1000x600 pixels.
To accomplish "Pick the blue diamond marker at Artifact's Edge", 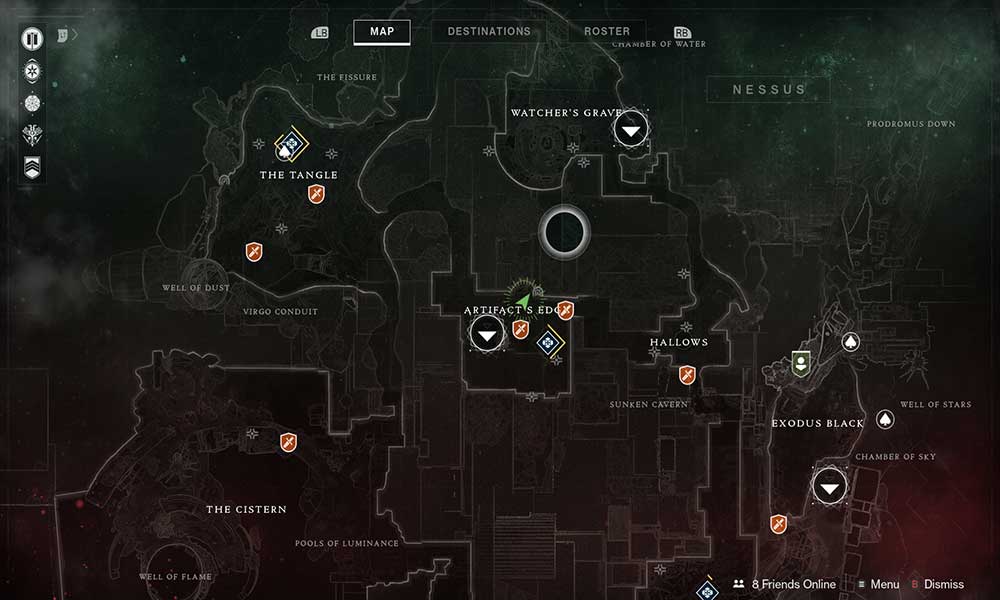I will click(548, 344).
